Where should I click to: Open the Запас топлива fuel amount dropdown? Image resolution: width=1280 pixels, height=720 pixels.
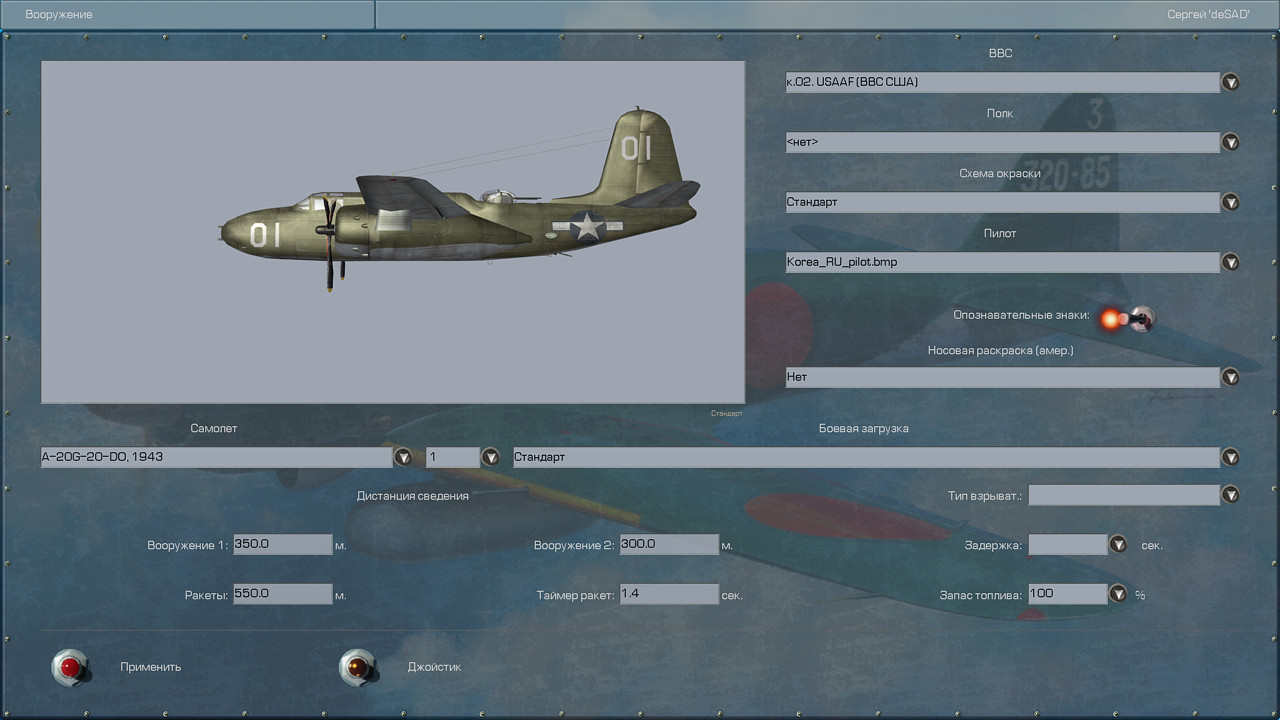pyautogui.click(x=1118, y=594)
